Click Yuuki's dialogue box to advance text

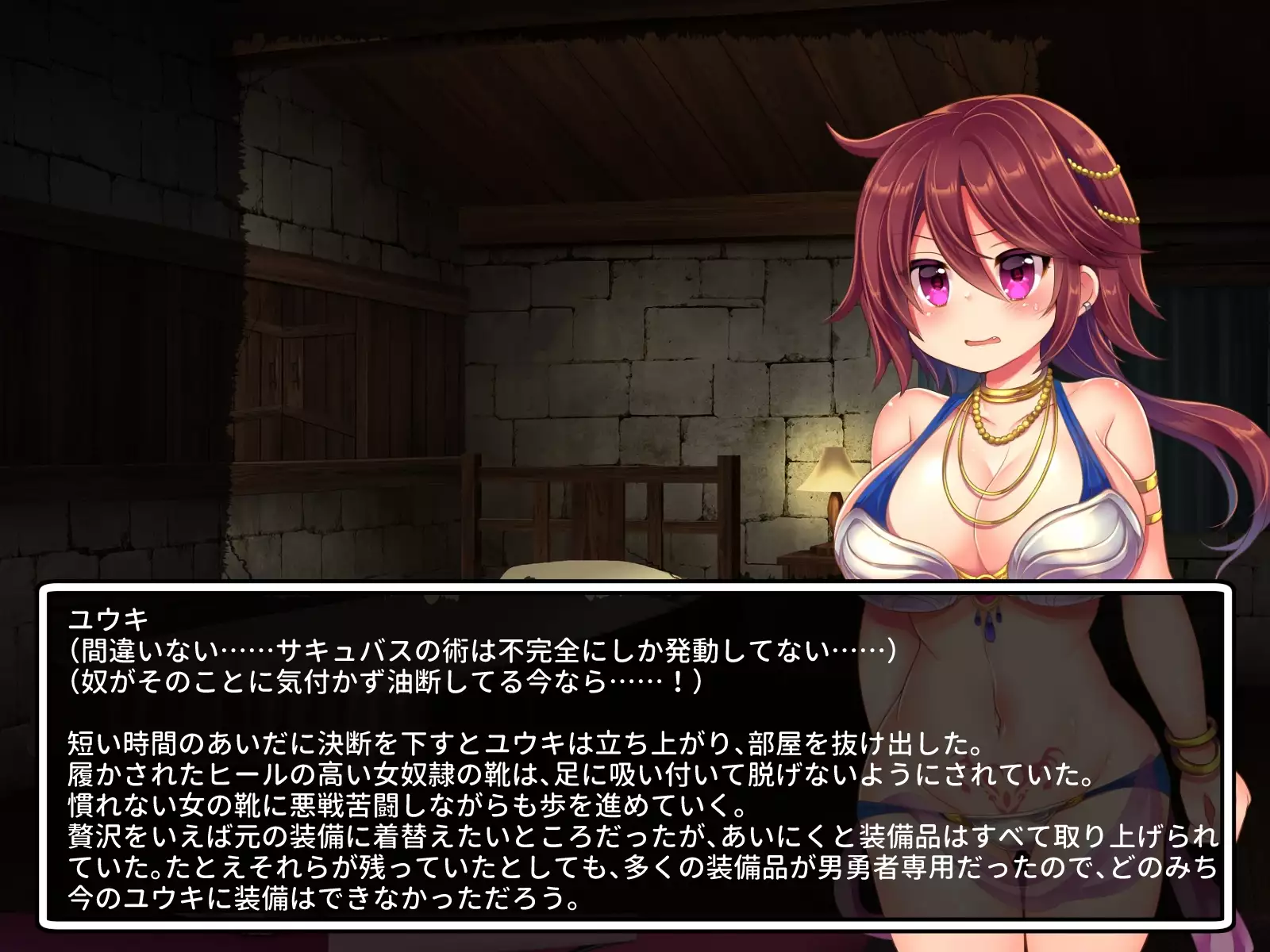[x=635, y=754]
